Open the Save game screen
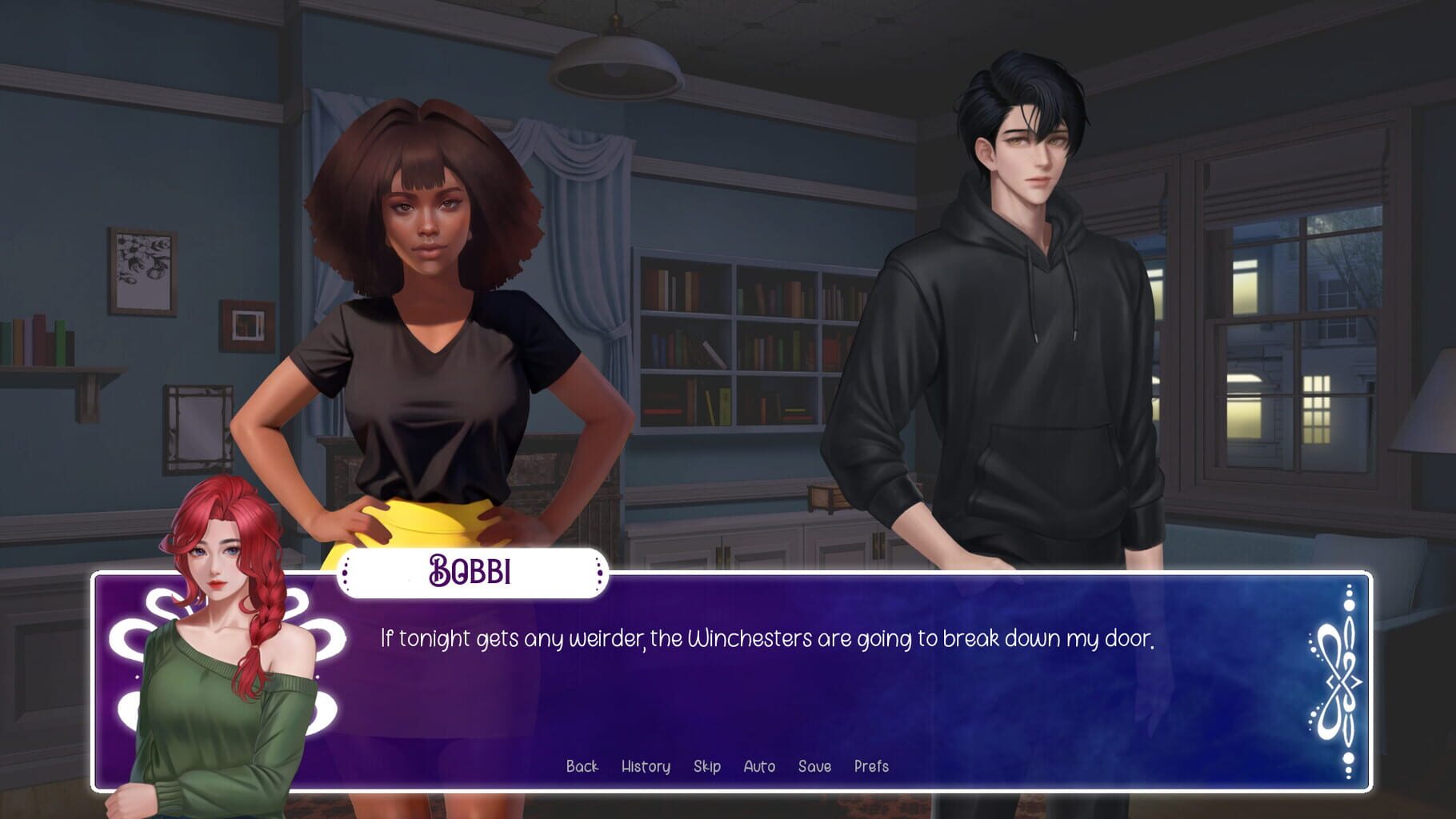The width and height of the screenshot is (1456, 819). coord(814,765)
